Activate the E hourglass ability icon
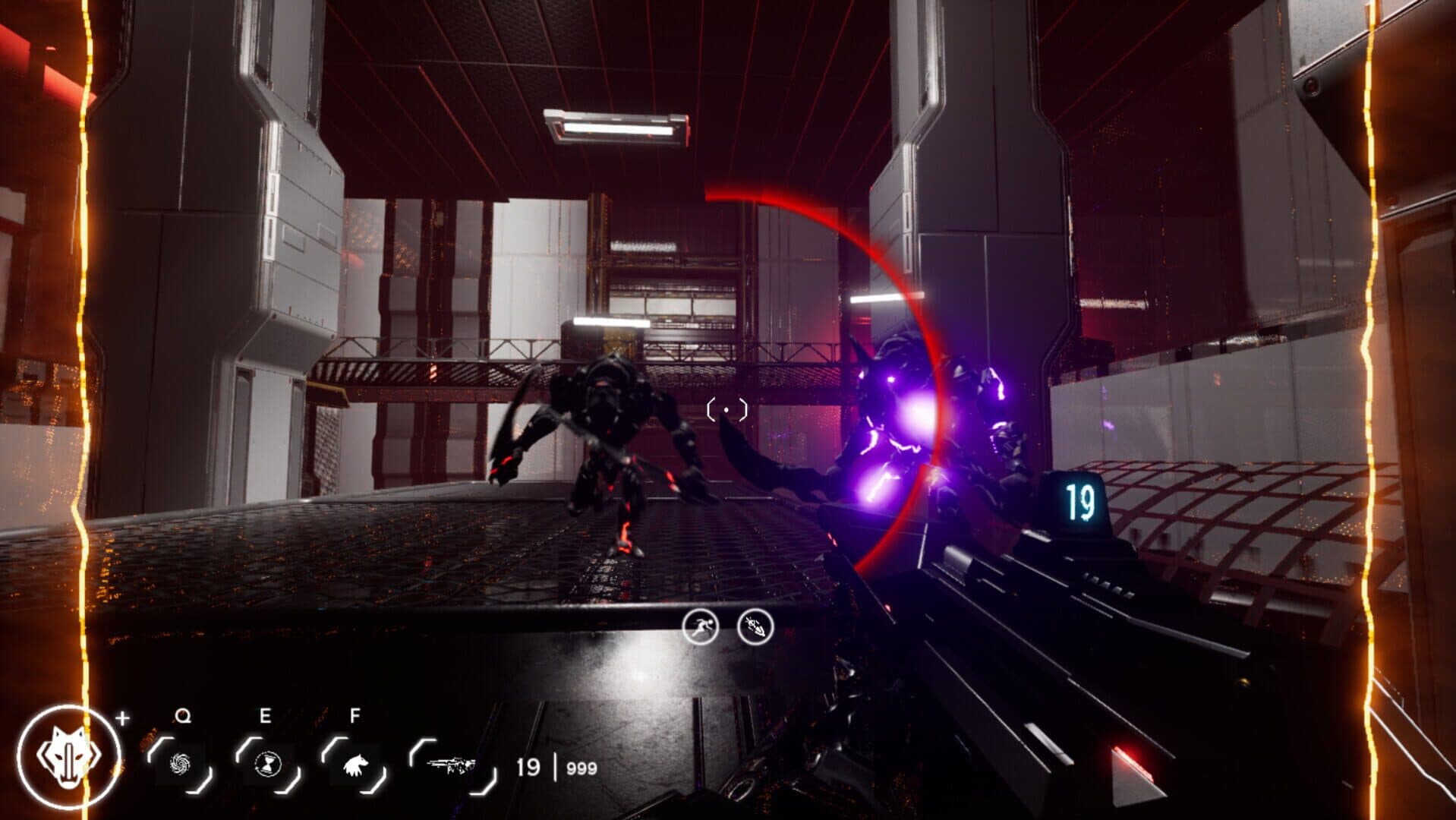This screenshot has width=1456, height=820. (x=268, y=762)
